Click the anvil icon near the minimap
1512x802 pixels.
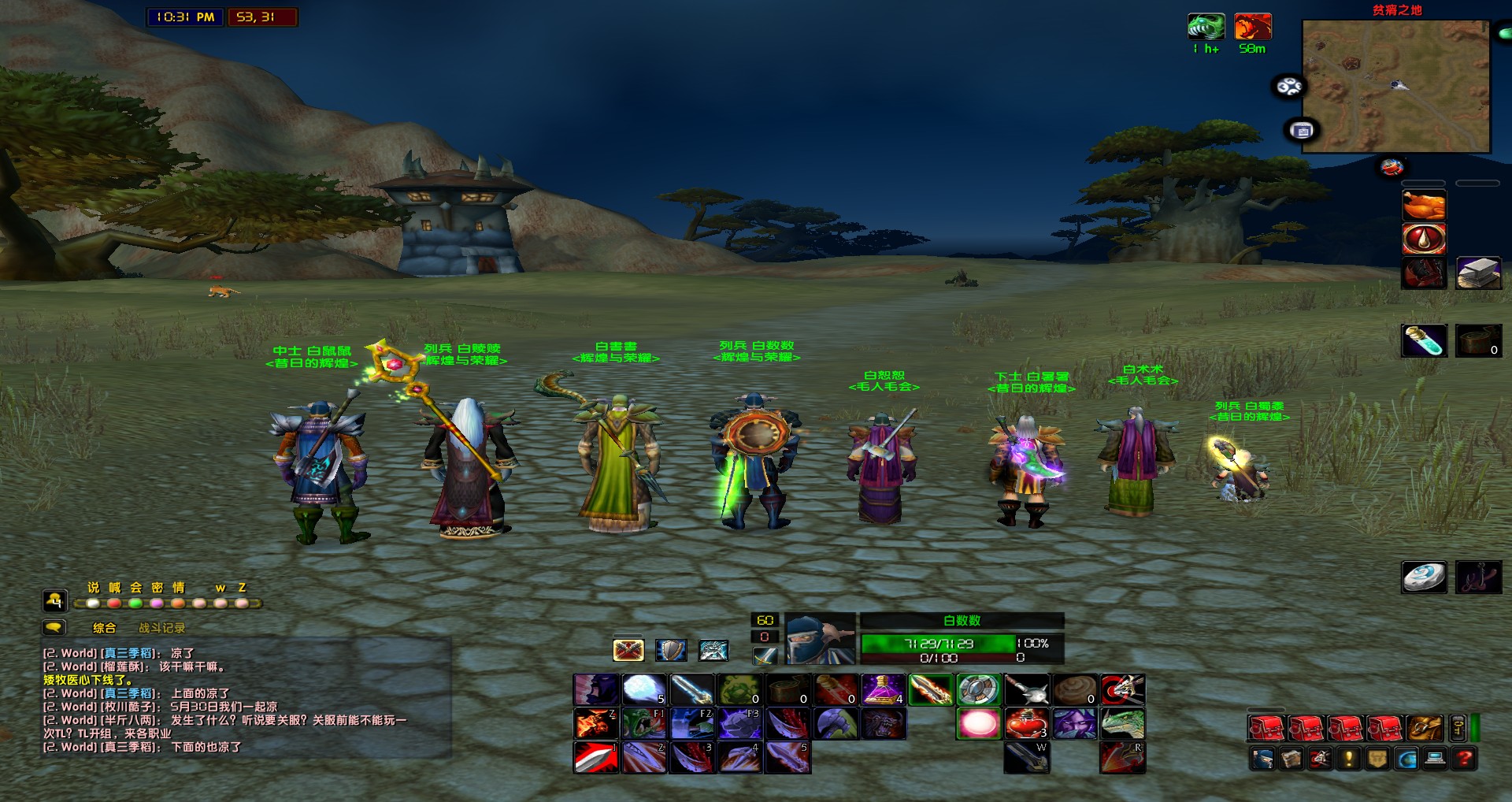click(x=1392, y=166)
